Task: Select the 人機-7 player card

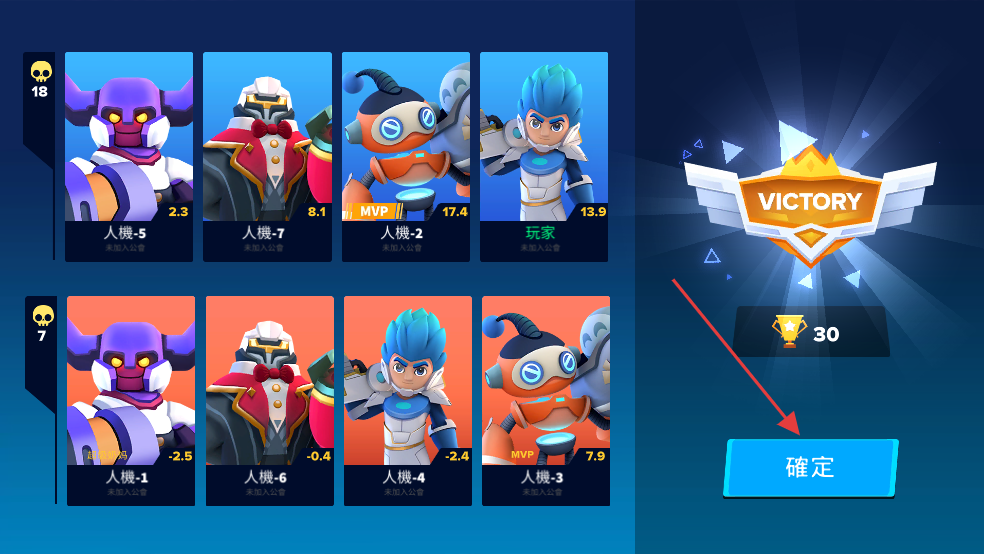Action: (267, 157)
